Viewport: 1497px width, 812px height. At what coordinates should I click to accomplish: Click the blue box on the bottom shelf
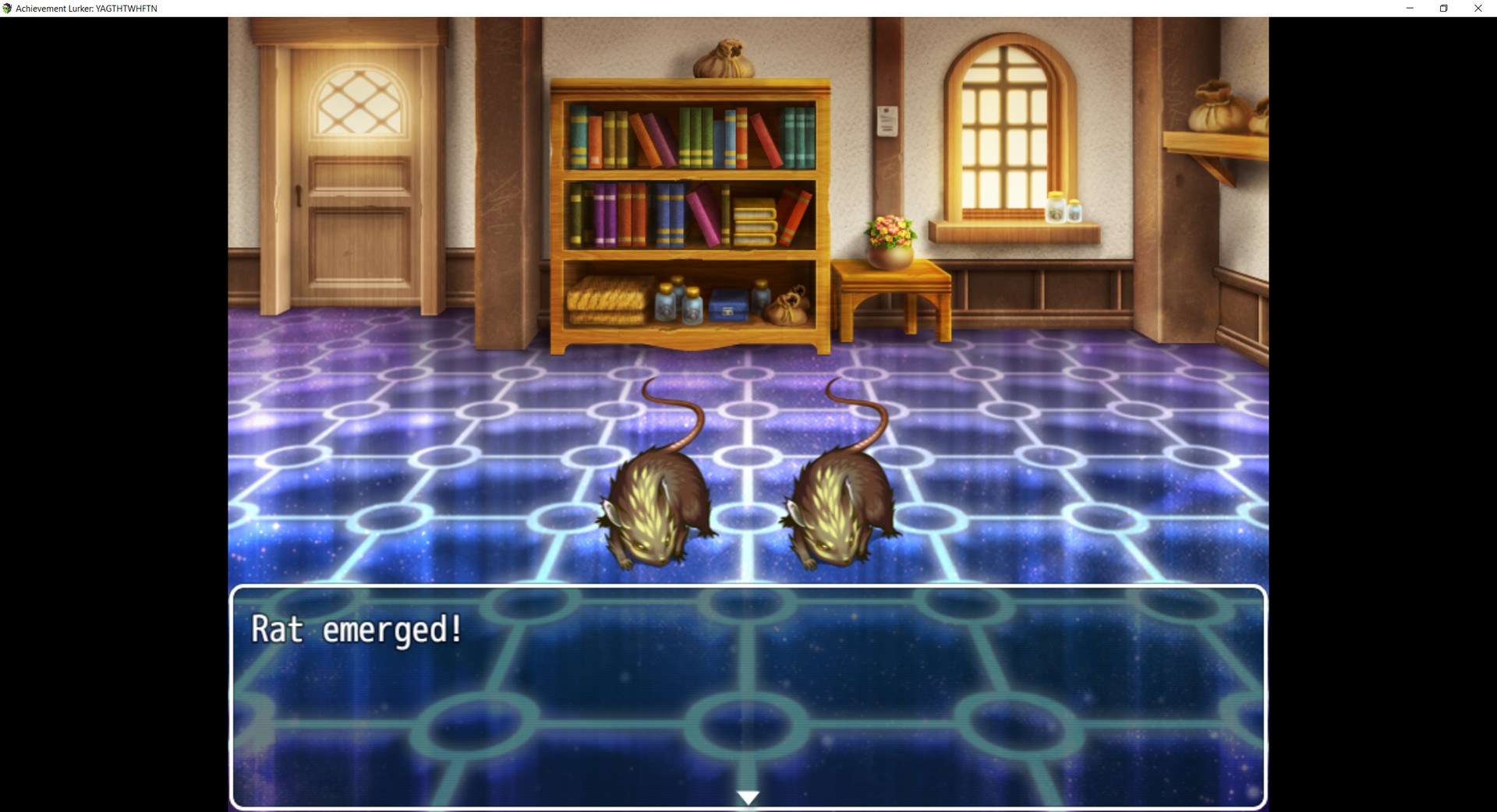(727, 304)
